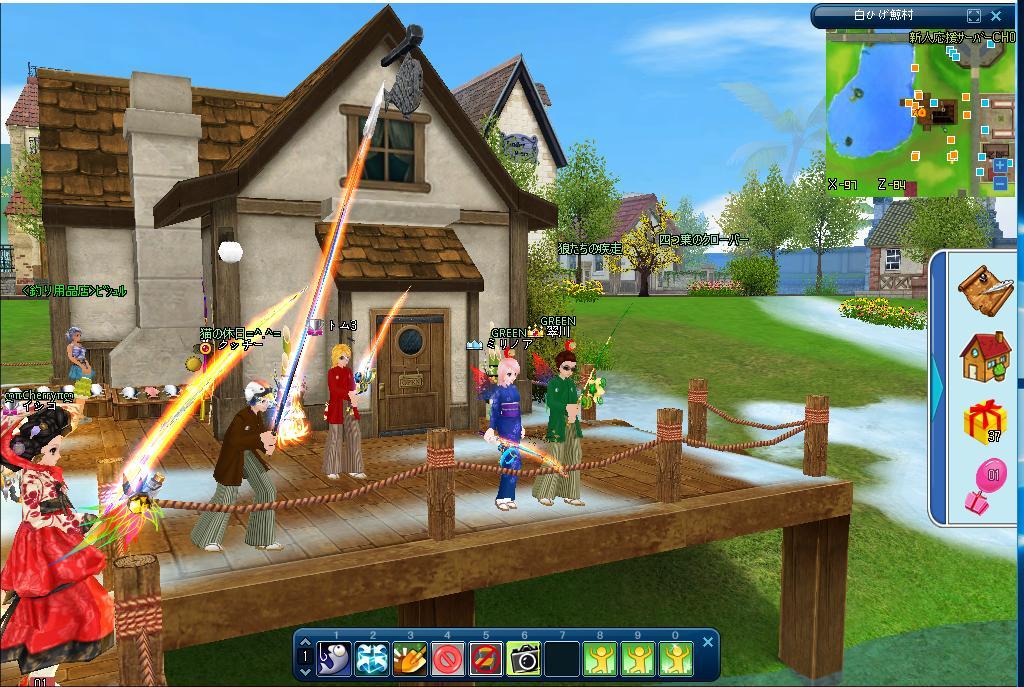Trigger the sparkling emote in hotbar slot 0
Viewport: 1024px width, 687px height.
(x=676, y=658)
